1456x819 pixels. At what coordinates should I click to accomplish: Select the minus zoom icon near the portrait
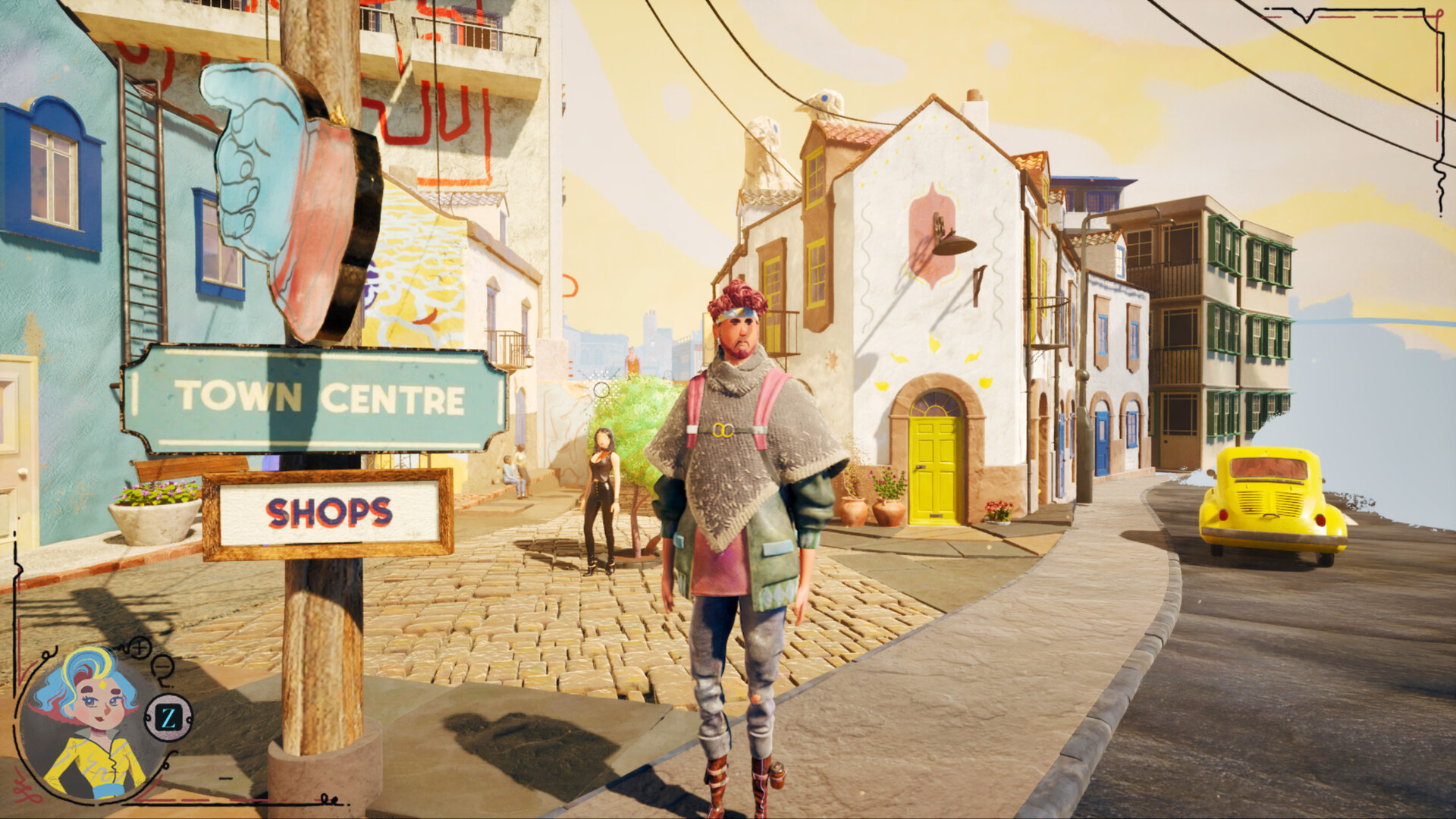pos(161,666)
